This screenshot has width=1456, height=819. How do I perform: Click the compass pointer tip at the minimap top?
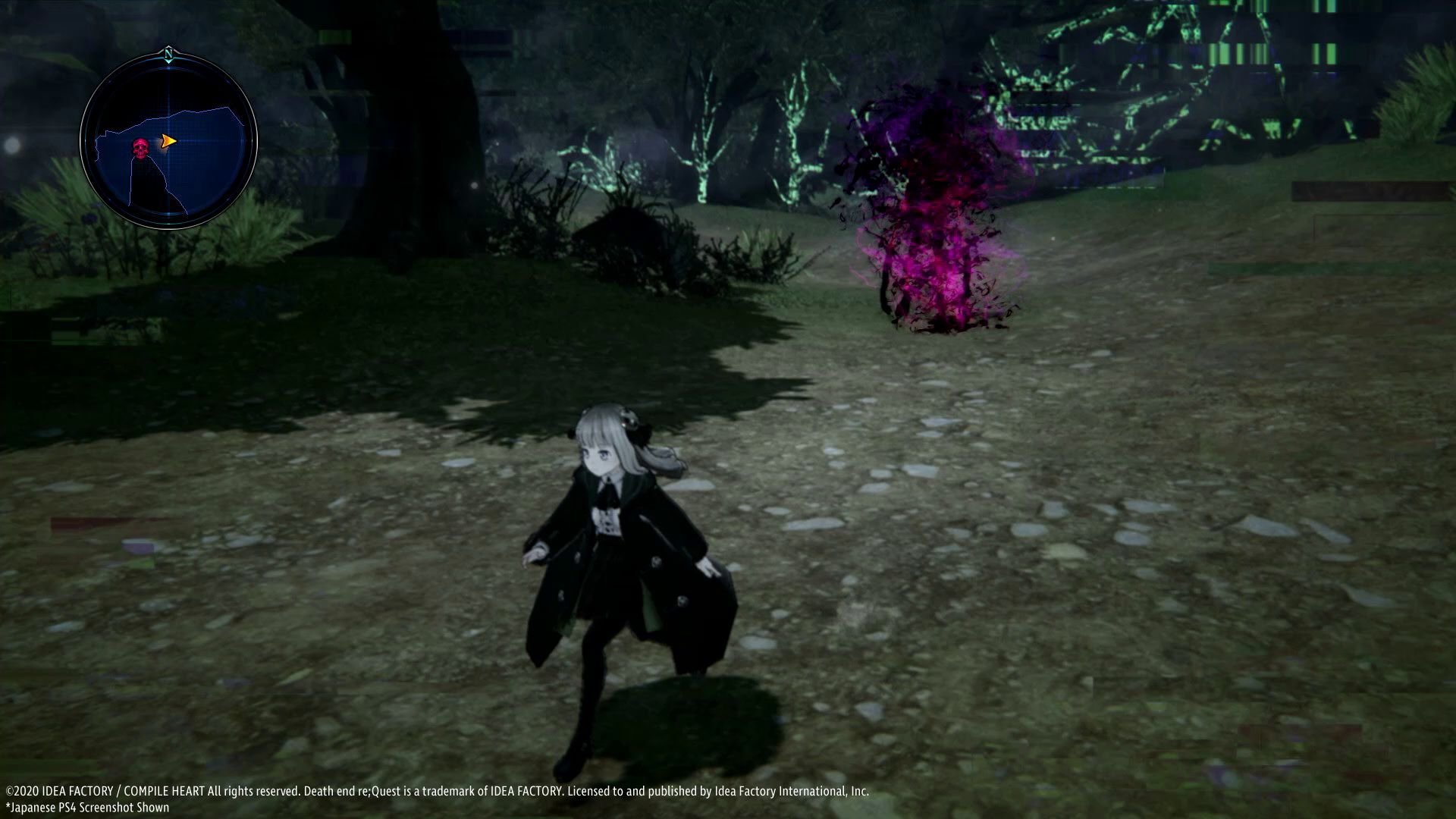tap(168, 62)
